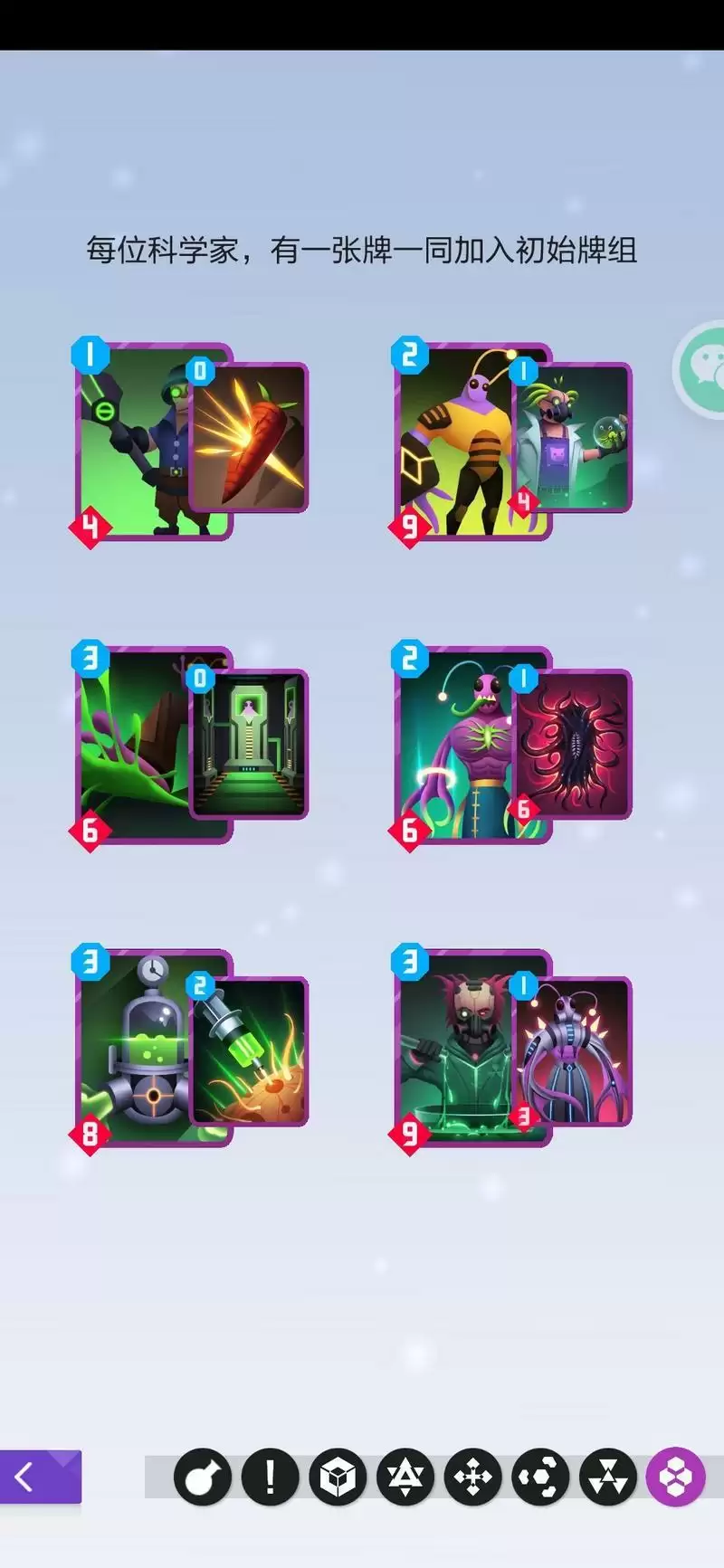This screenshot has height=1568, width=724.
Task: Switch to the exclamation mark tab
Action: coord(270,1477)
